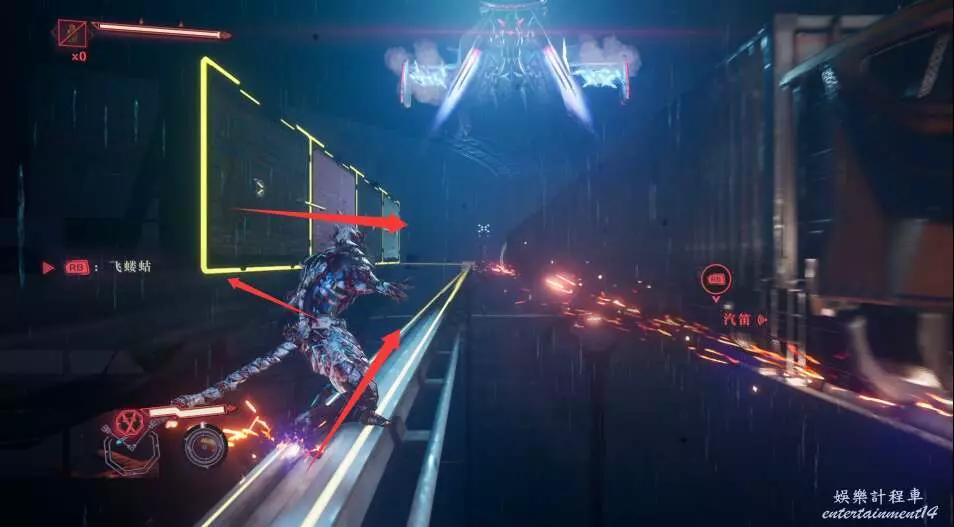Click the round dial gauge icon
This screenshot has height=527, width=954.
(205, 445)
